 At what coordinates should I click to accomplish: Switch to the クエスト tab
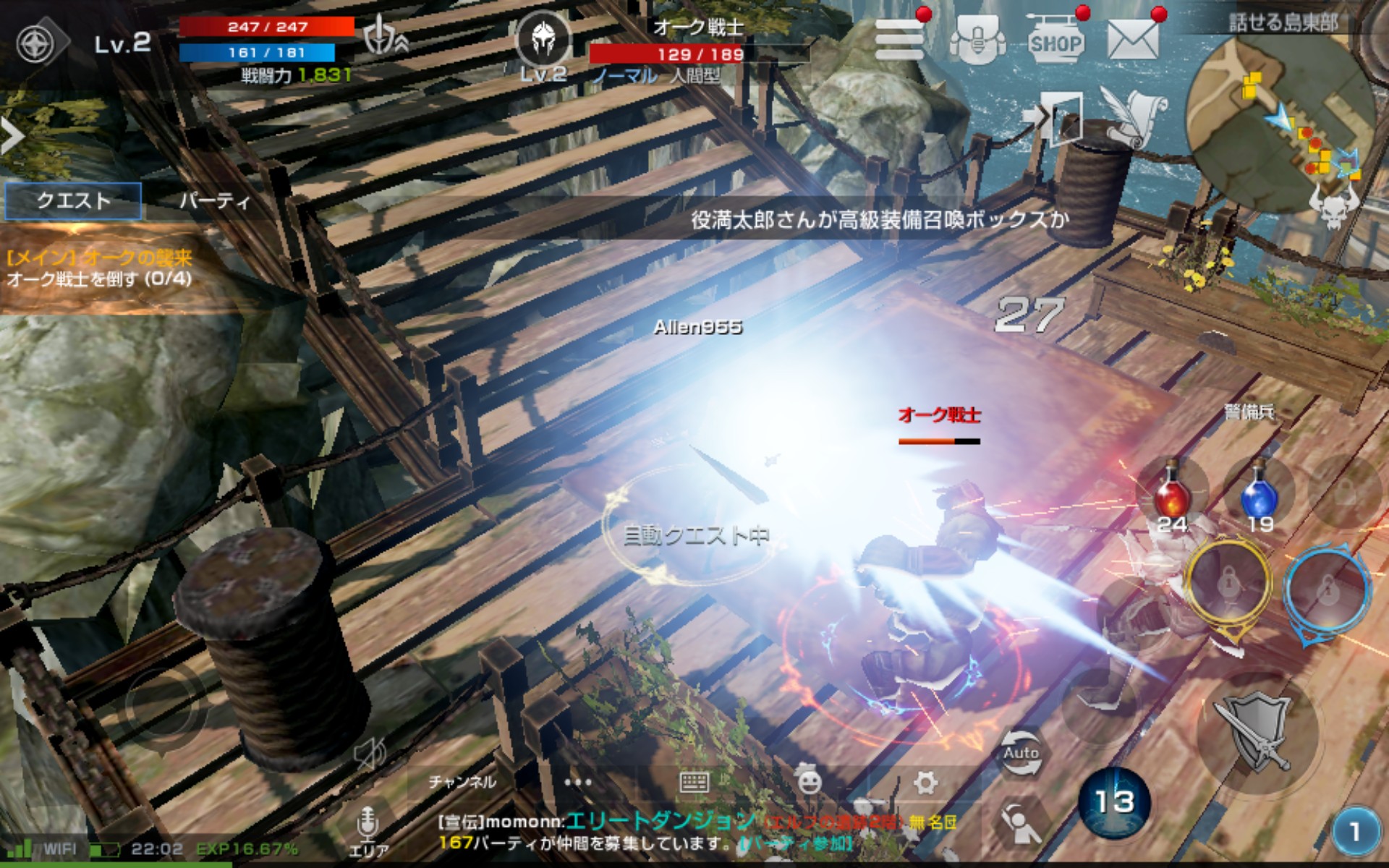[x=73, y=200]
